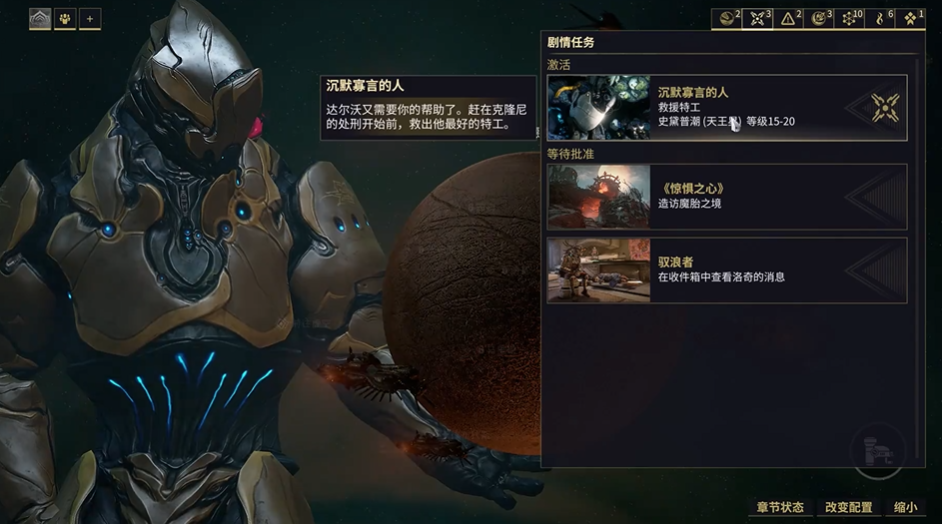Open the warning triangle alerts tab

click(788, 18)
